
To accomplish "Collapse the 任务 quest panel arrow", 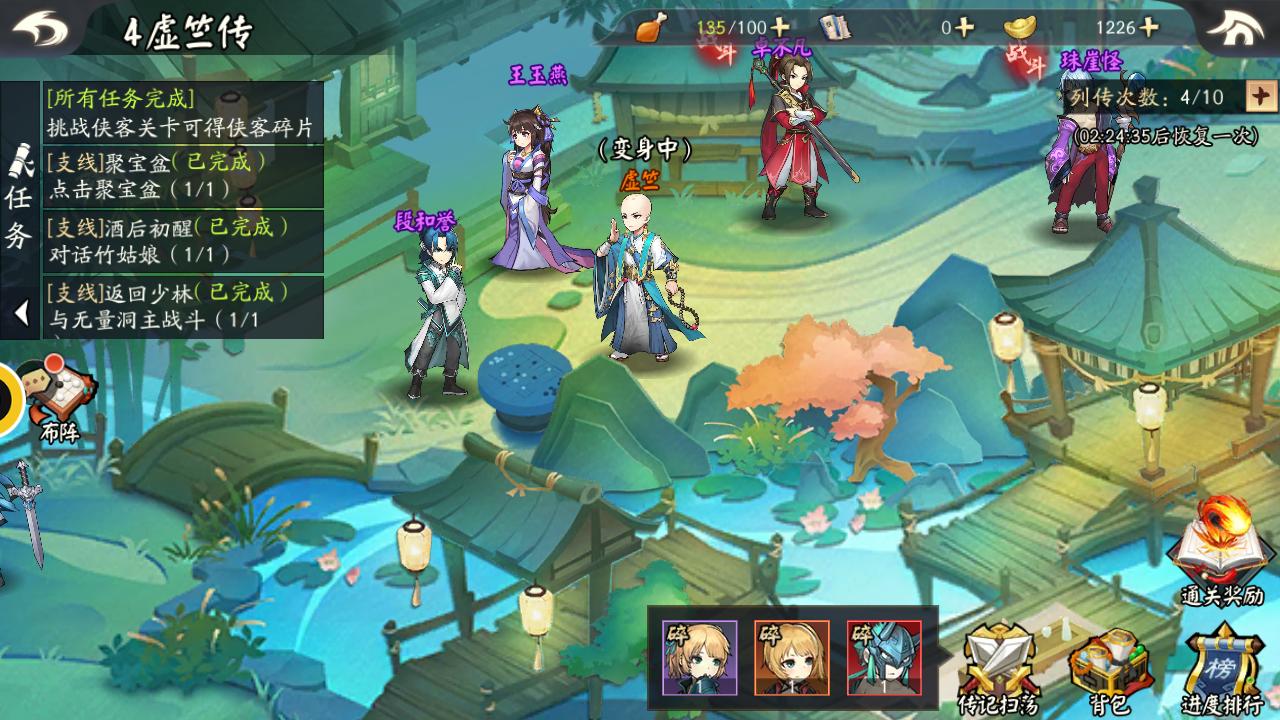I will tap(20, 313).
